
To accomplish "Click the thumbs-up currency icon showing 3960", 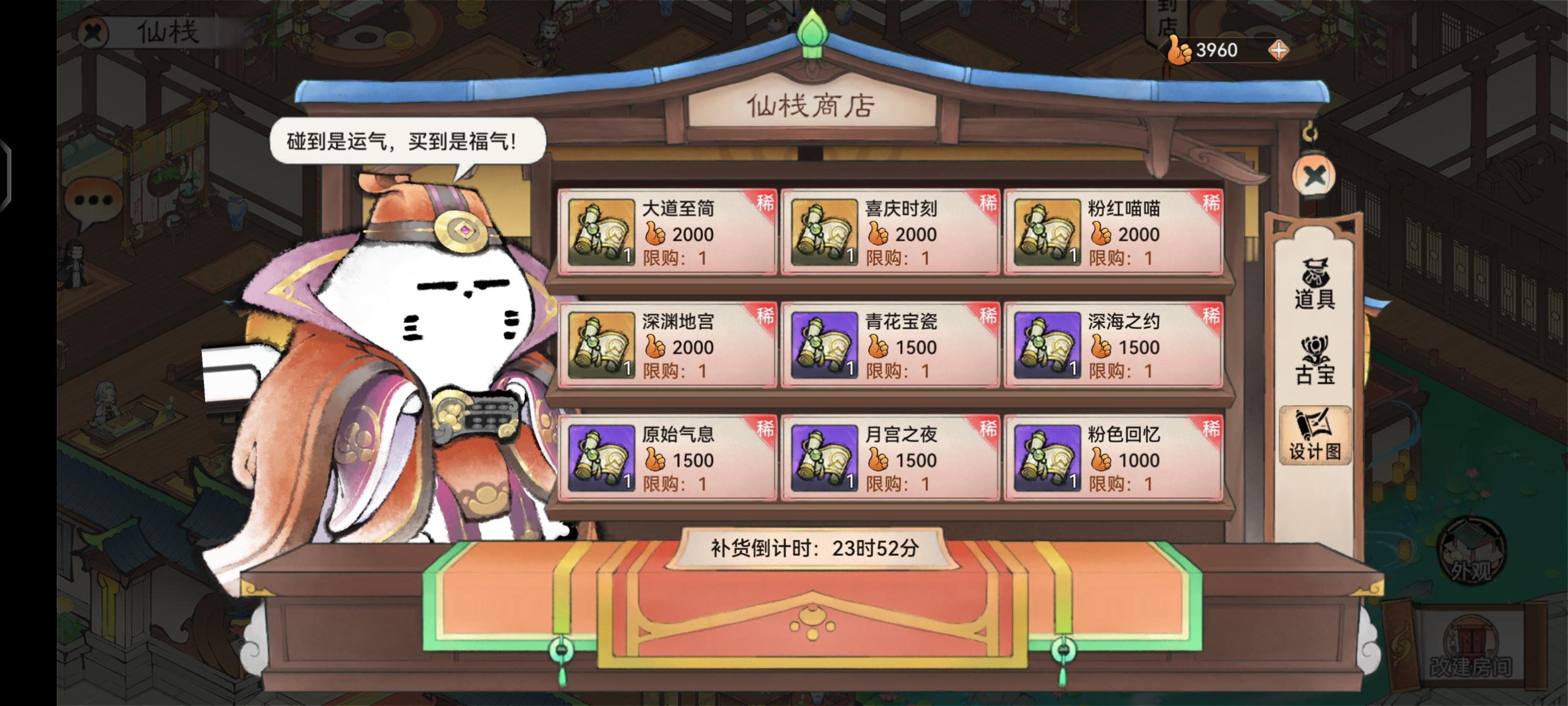I will coord(1179,50).
